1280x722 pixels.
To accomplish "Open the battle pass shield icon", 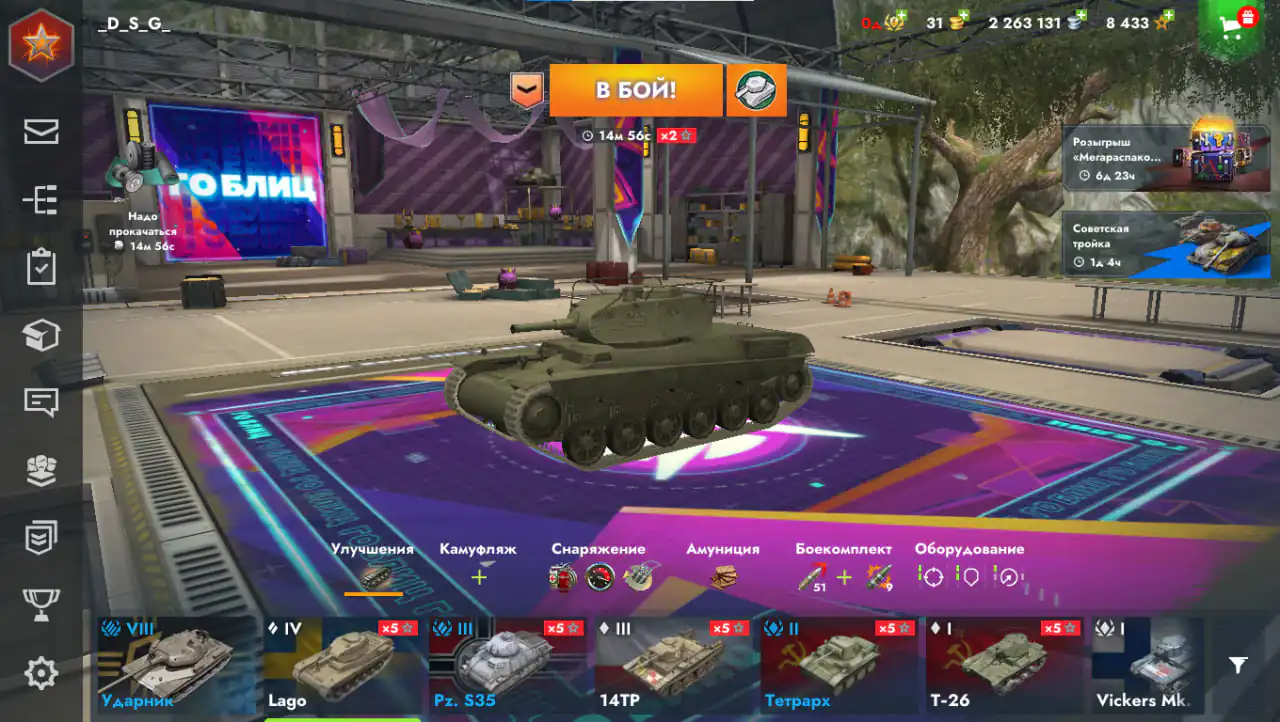I will (x=41, y=535).
